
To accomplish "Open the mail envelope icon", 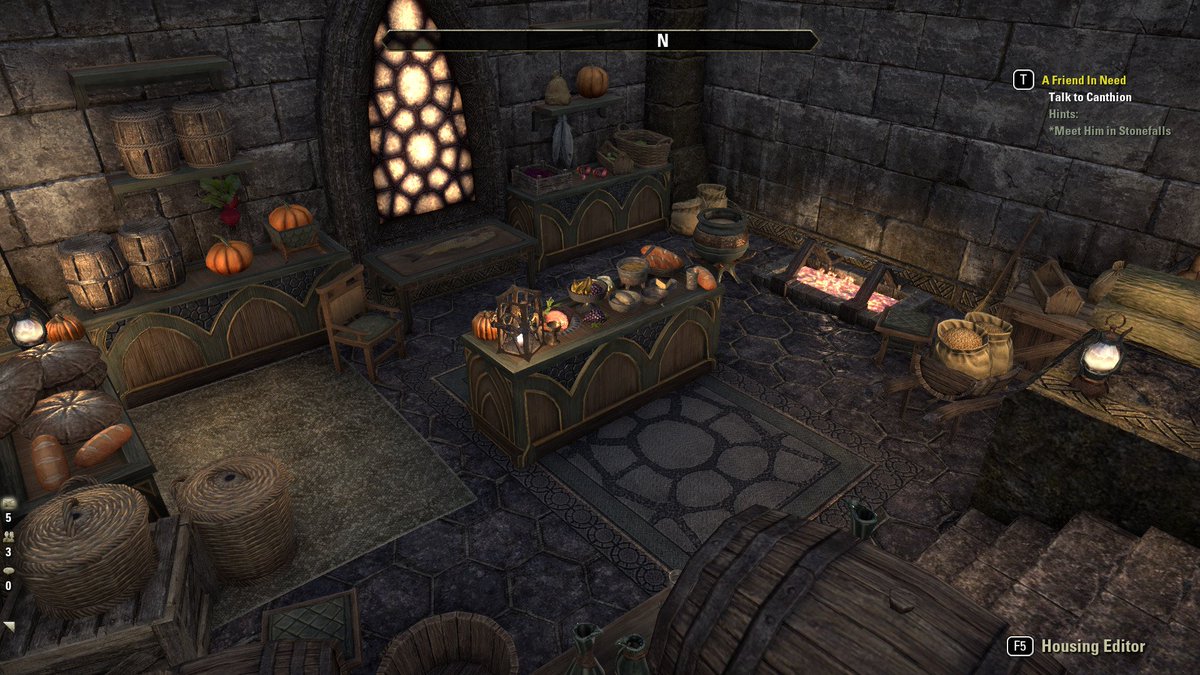I will tap(9, 503).
